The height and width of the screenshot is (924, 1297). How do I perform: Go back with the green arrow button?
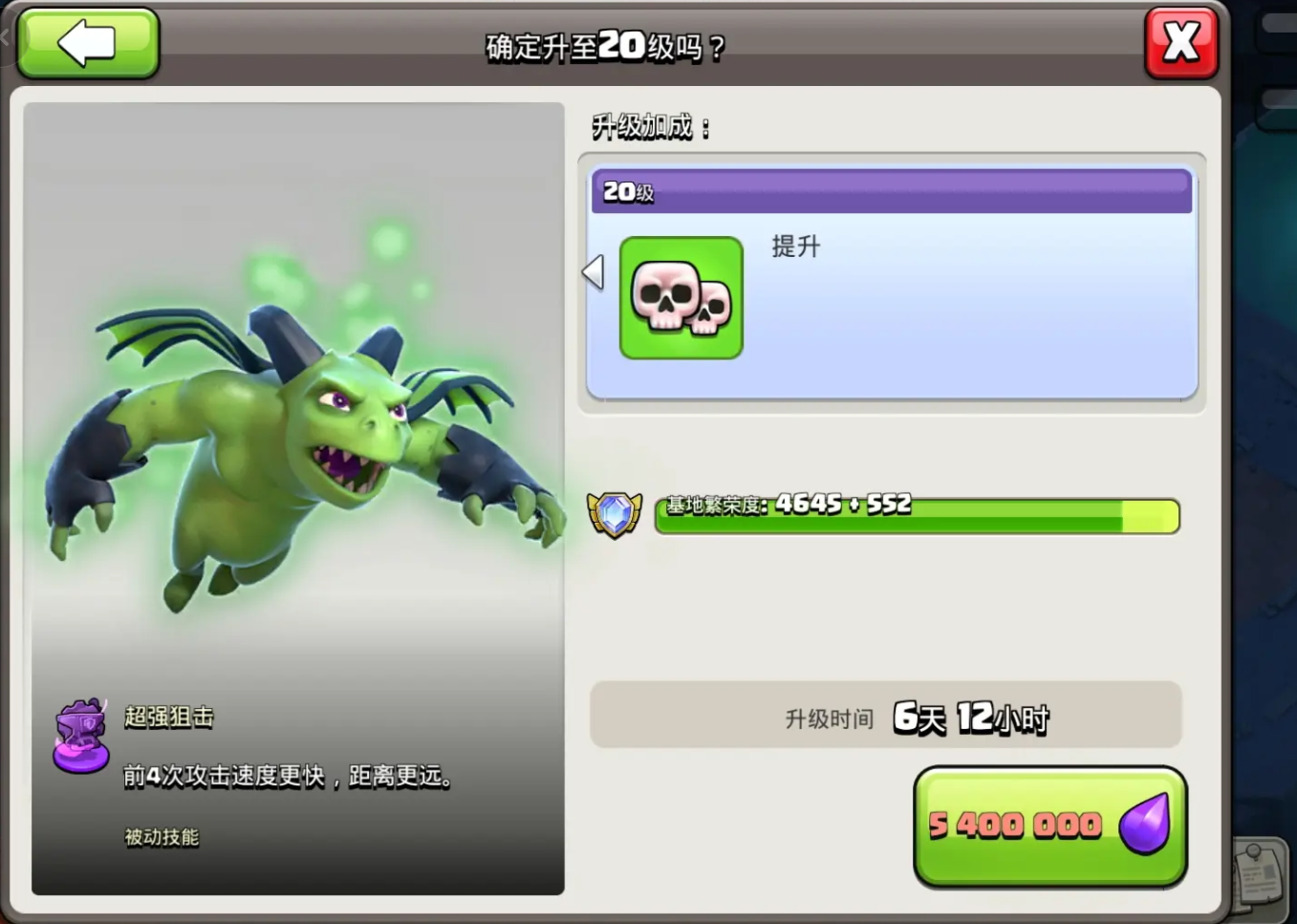pos(88,44)
